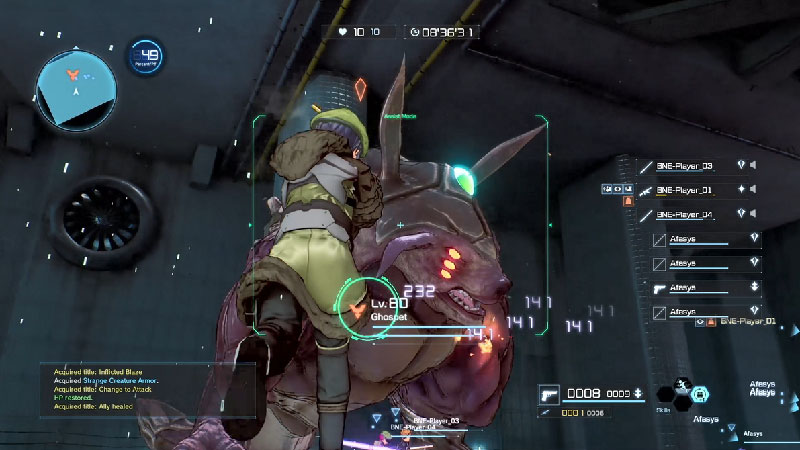Select the orange enemy marker on minimap

tap(72, 74)
